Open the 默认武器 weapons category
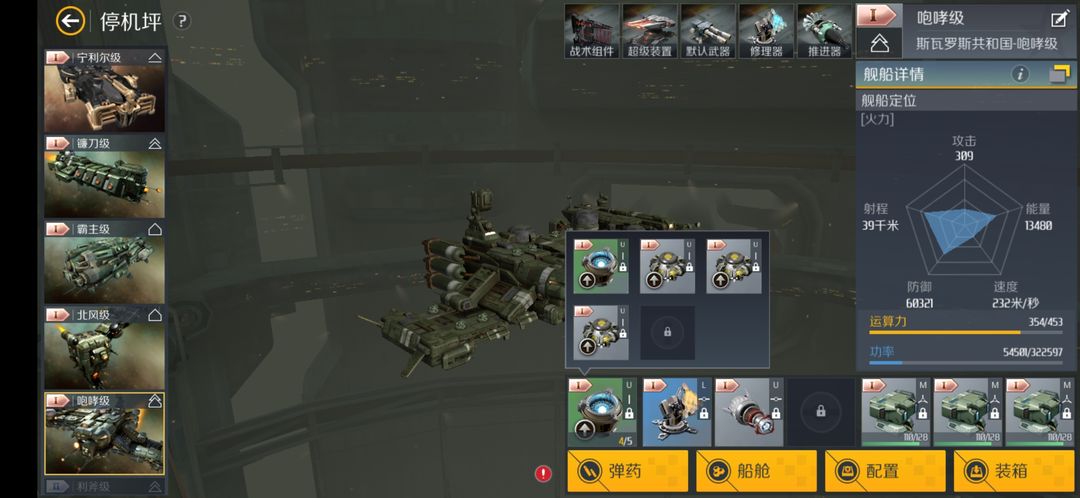The height and width of the screenshot is (498, 1080). pyautogui.click(x=707, y=31)
